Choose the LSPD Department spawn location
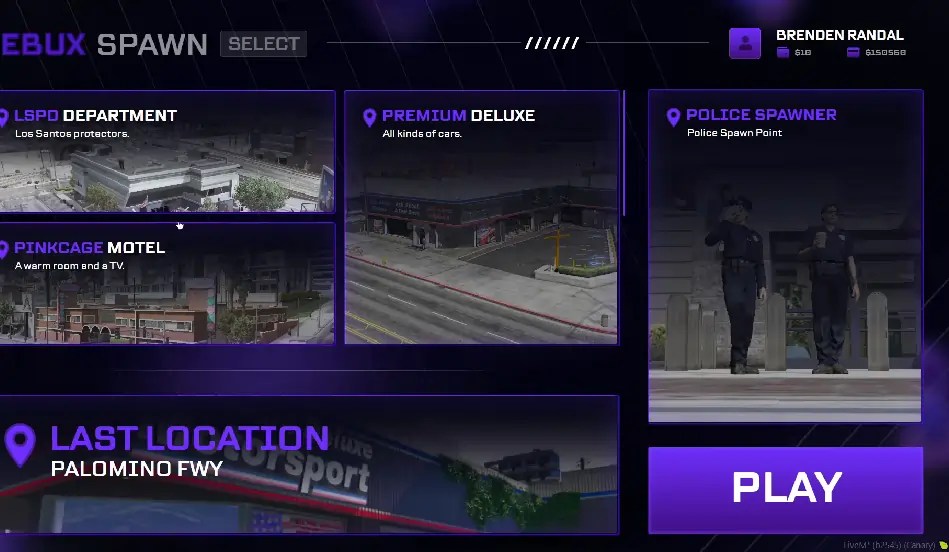The height and width of the screenshot is (552, 949). pyautogui.click(x=166, y=151)
